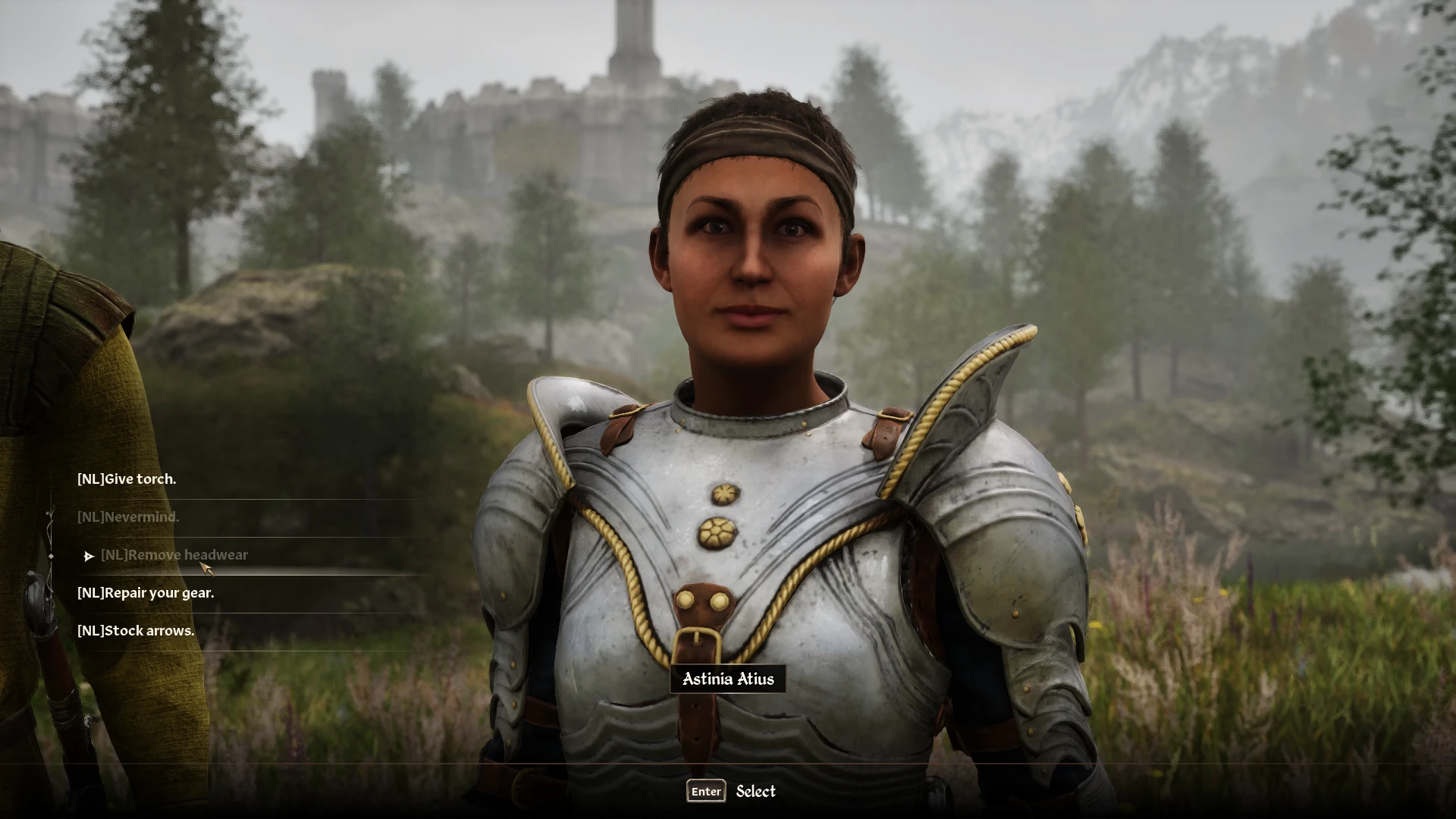Choose the "Give torch." dialogue option
Image resolution: width=1456 pixels, height=819 pixels.
(127, 479)
